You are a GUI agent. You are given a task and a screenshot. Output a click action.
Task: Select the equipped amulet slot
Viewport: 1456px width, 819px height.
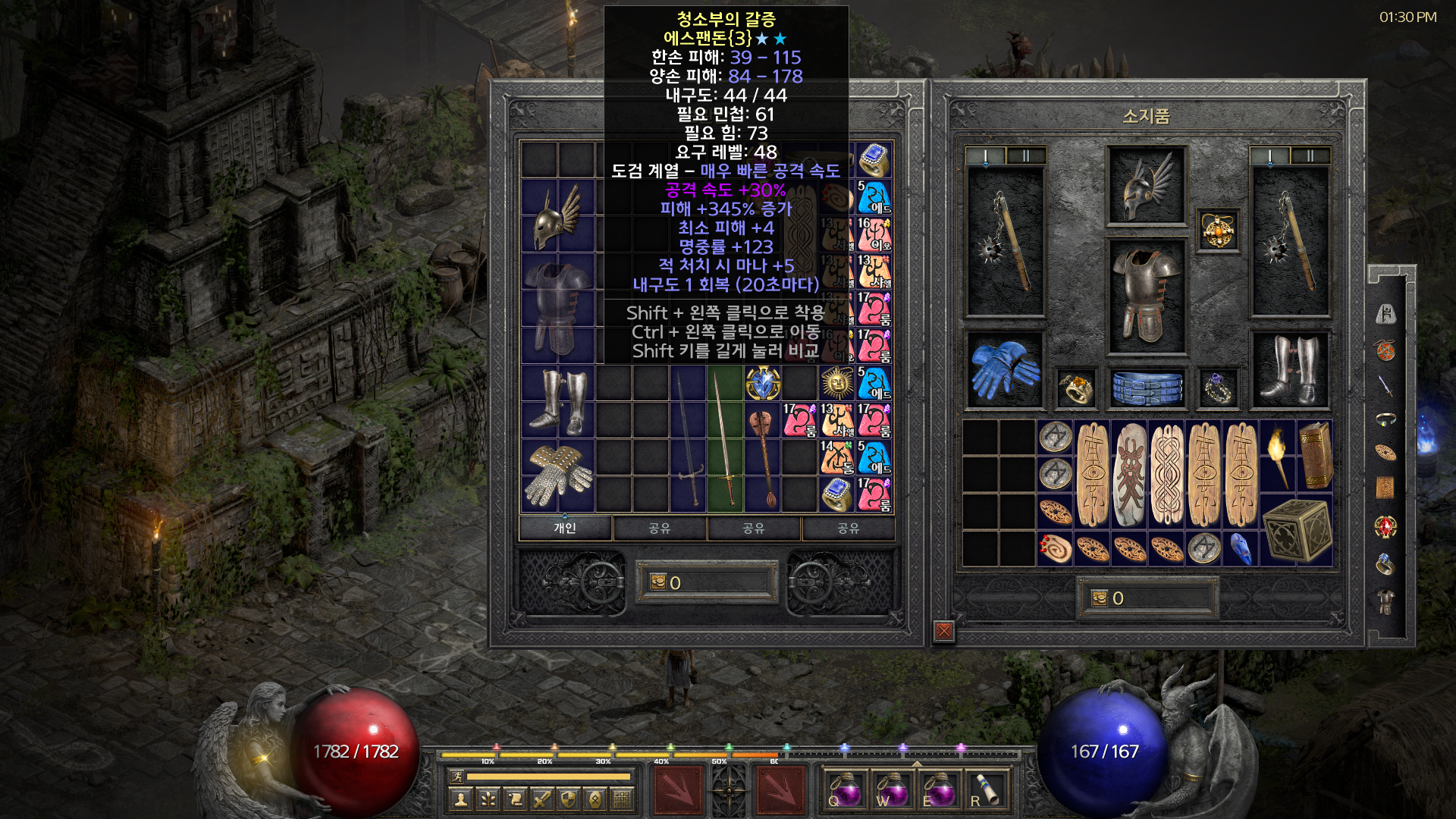[x=1218, y=230]
